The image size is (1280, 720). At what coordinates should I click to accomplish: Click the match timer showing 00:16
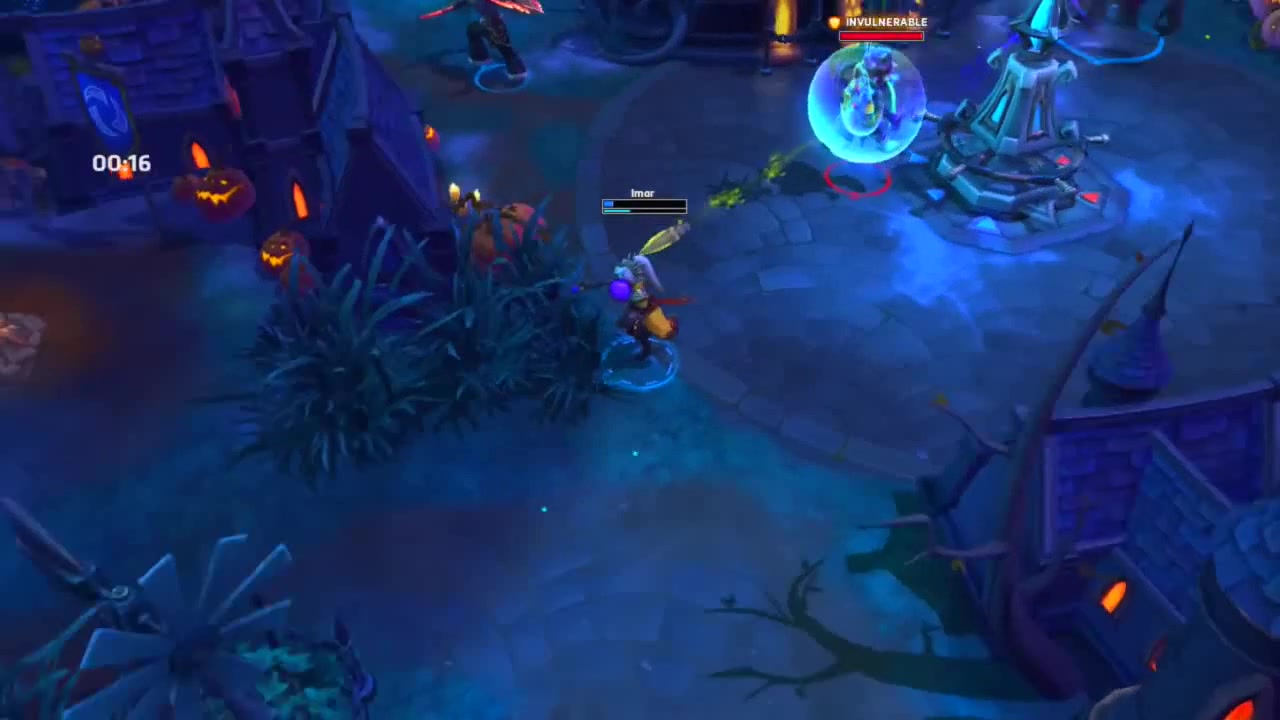tap(121, 163)
